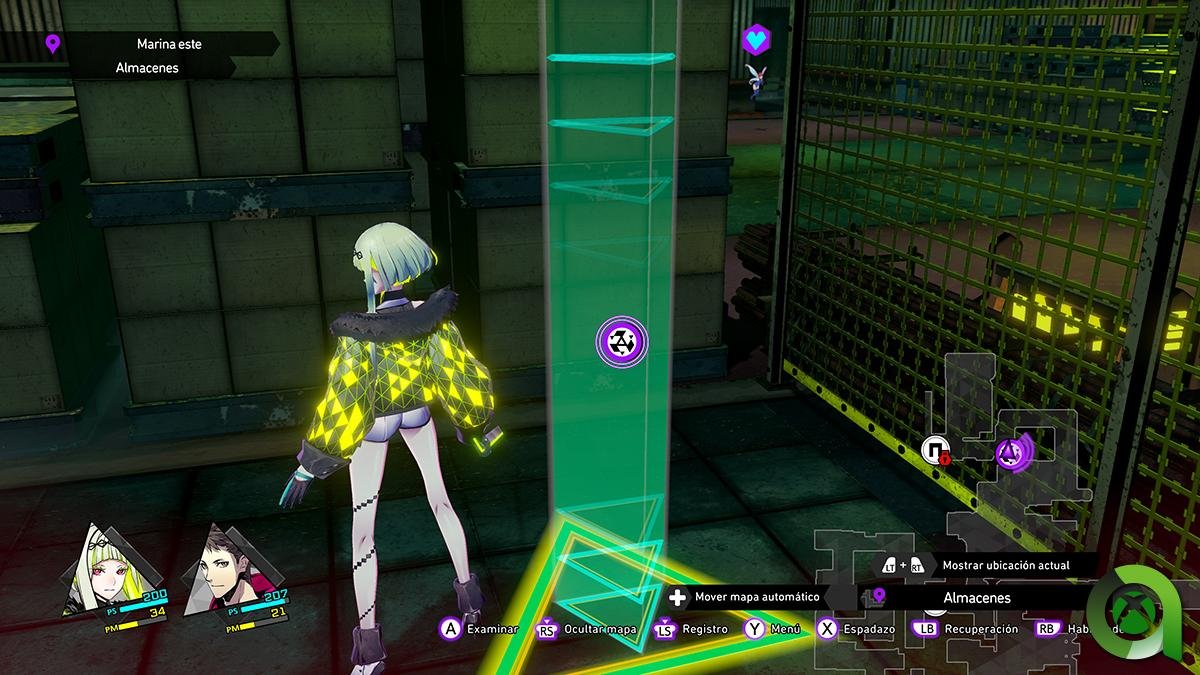Click the Marina este location header

click(x=171, y=44)
